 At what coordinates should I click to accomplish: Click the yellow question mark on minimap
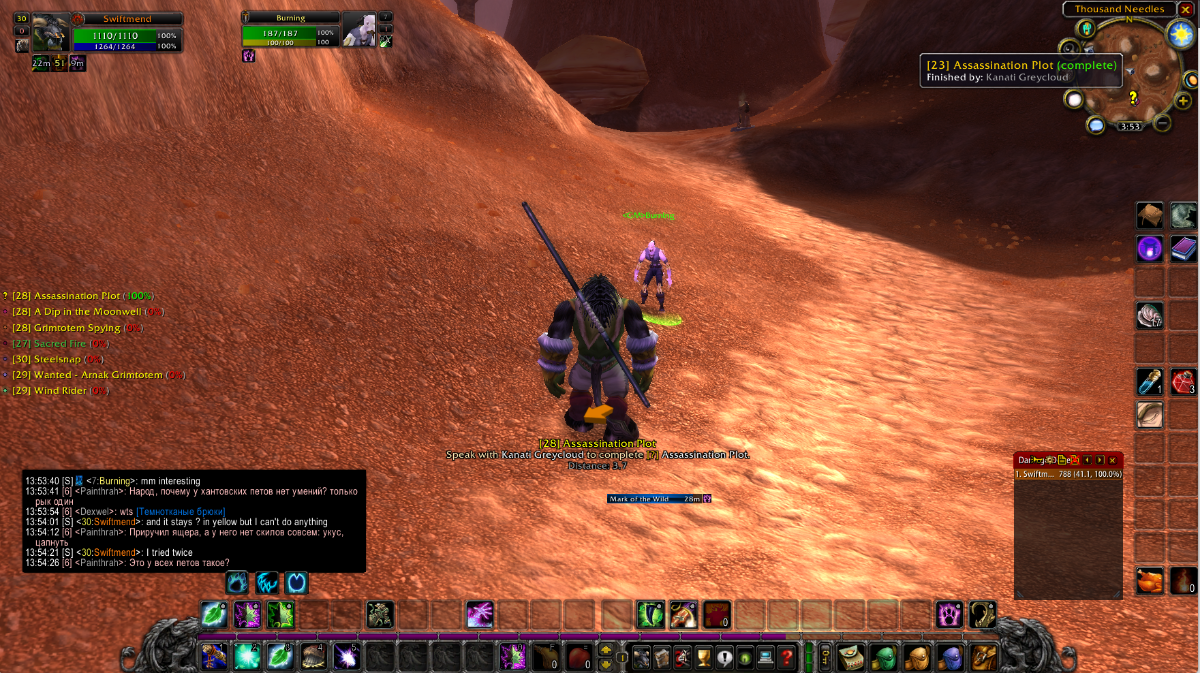[x=1133, y=97]
